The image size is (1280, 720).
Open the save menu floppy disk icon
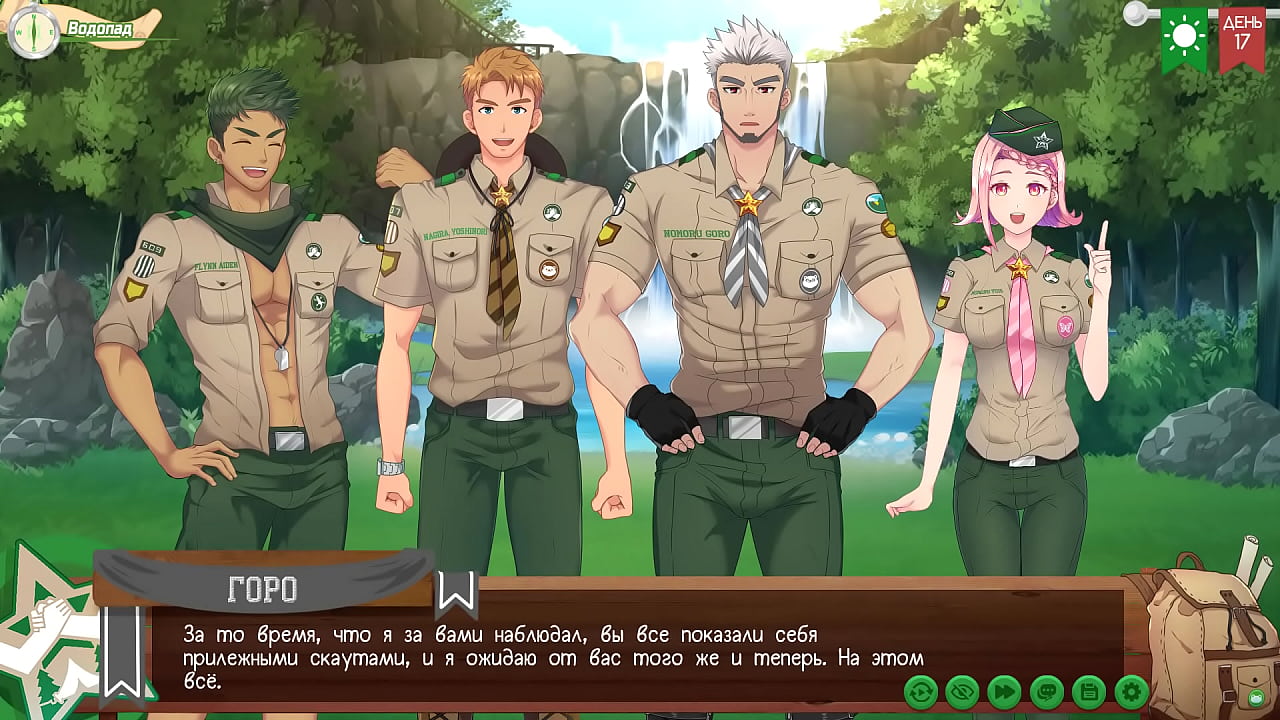click(x=1088, y=691)
